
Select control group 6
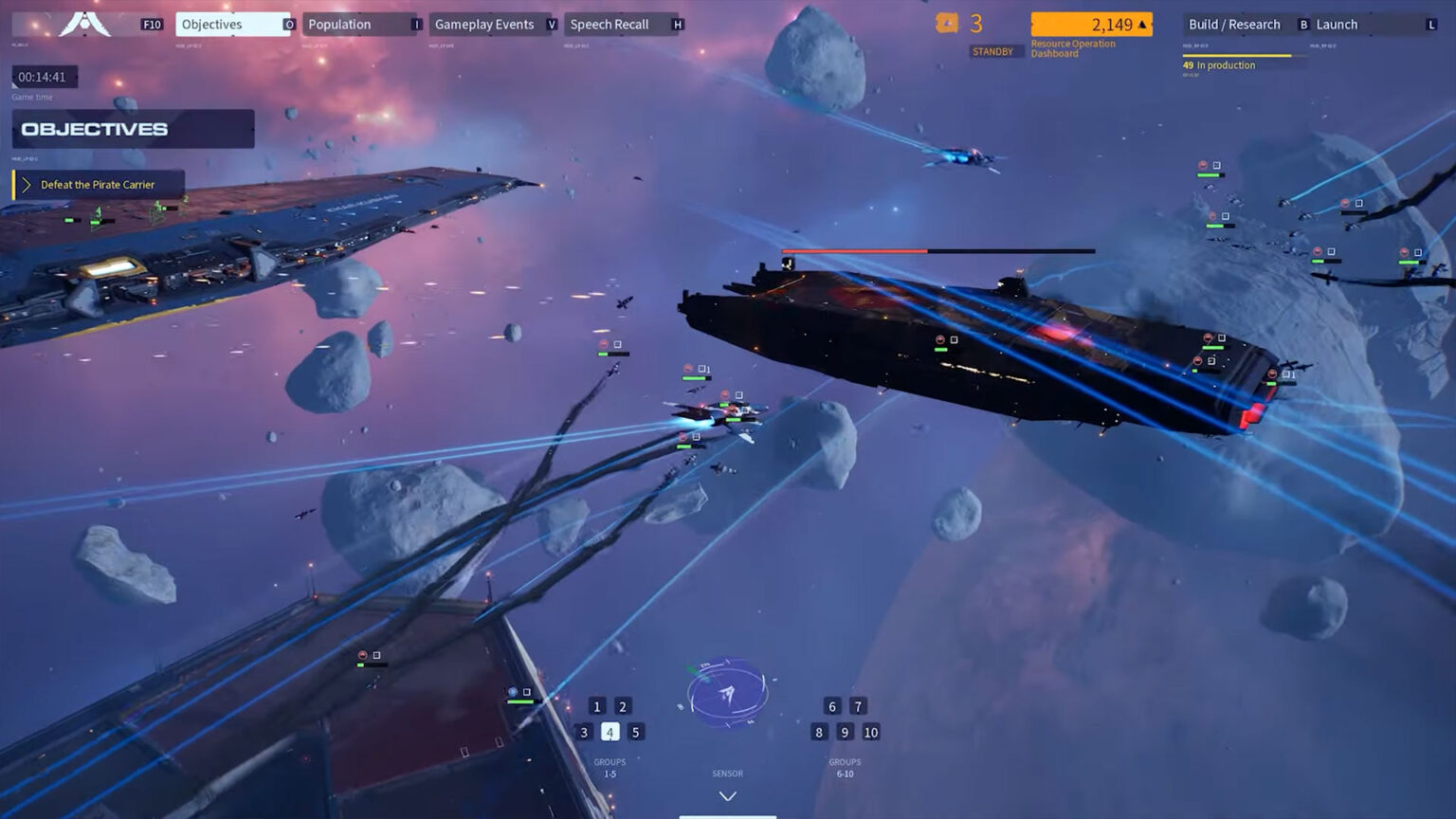[x=832, y=706]
